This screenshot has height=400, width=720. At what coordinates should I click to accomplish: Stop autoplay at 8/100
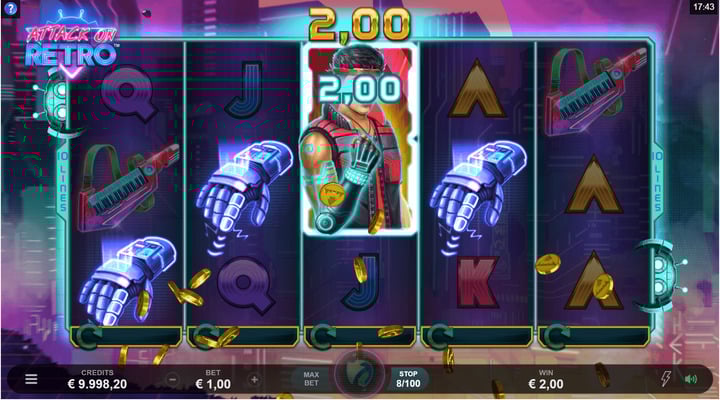point(407,378)
